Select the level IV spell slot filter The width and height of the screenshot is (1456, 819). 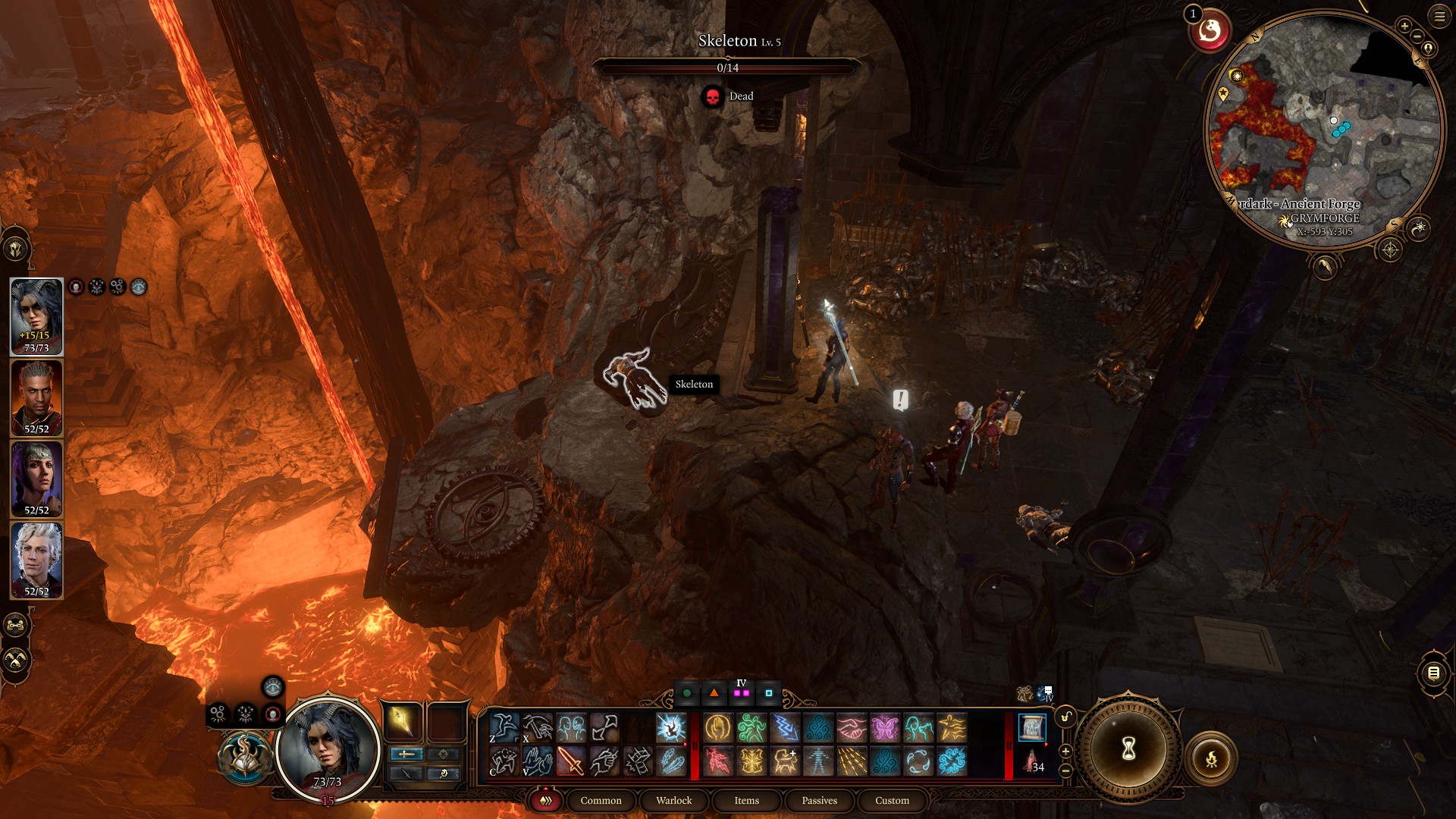(741, 694)
